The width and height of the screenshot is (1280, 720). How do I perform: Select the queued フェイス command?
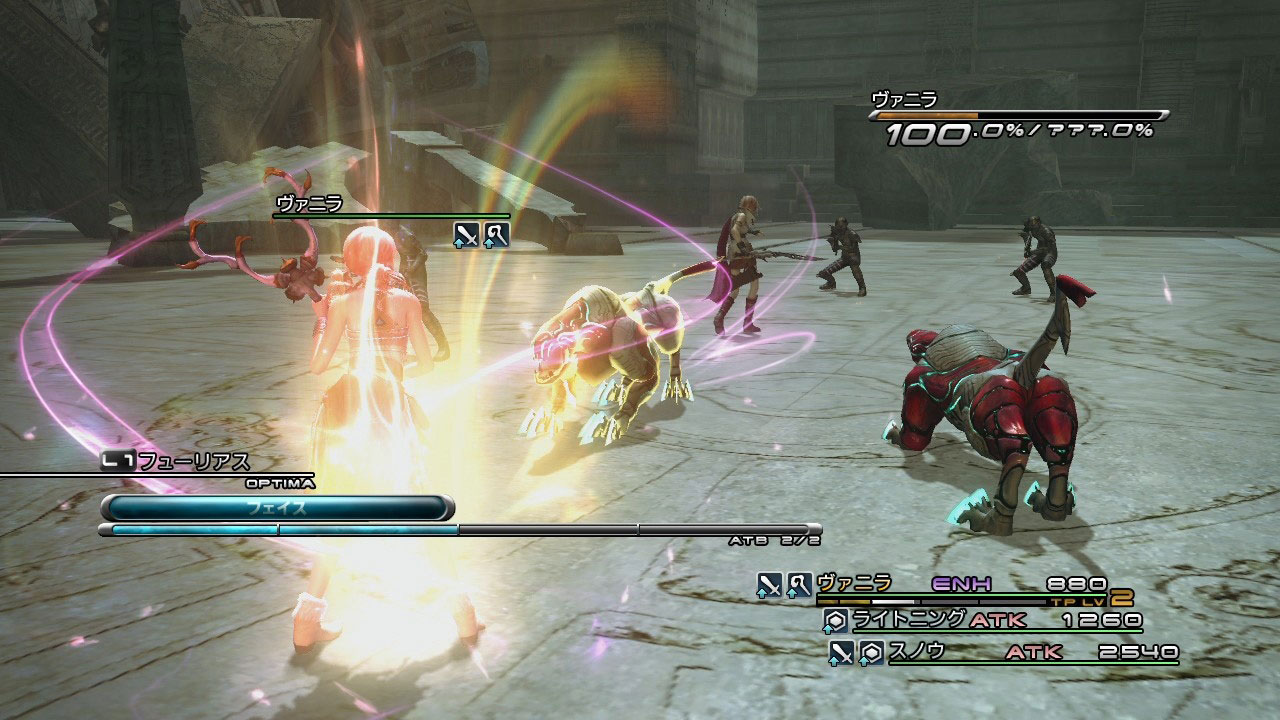click(277, 508)
